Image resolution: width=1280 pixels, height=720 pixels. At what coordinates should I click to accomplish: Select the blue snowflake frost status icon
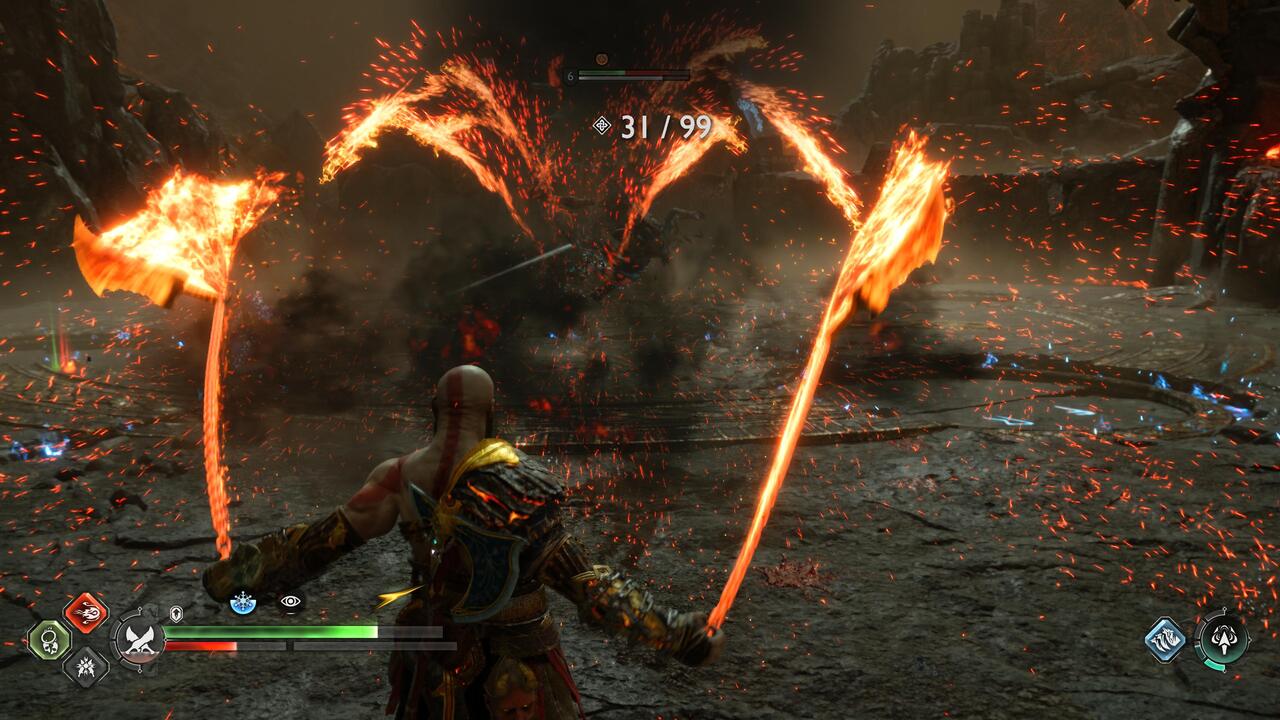click(242, 602)
